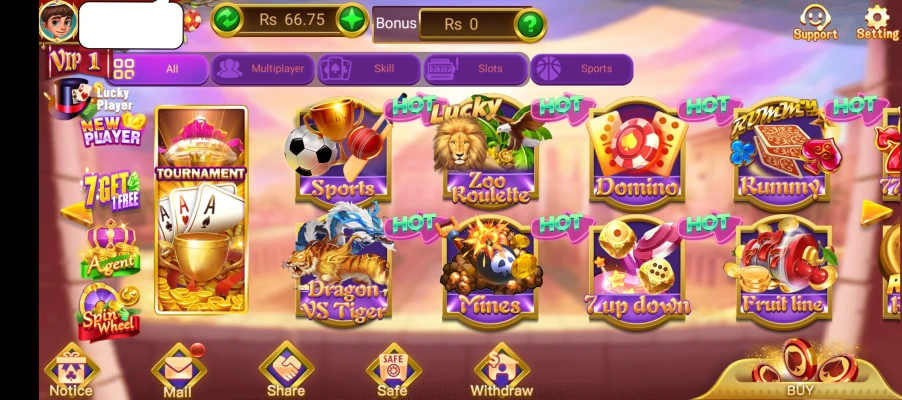Switch to the Sports tab

581,69
